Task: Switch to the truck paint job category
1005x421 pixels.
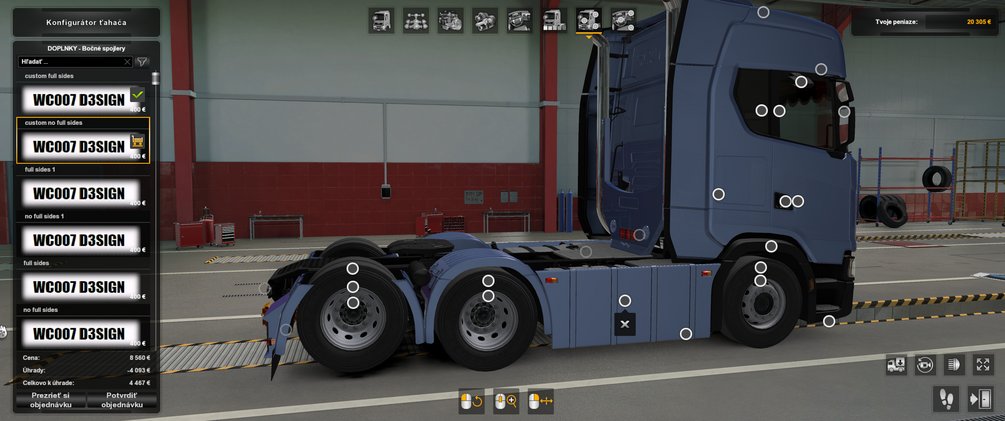Action: [x=554, y=20]
